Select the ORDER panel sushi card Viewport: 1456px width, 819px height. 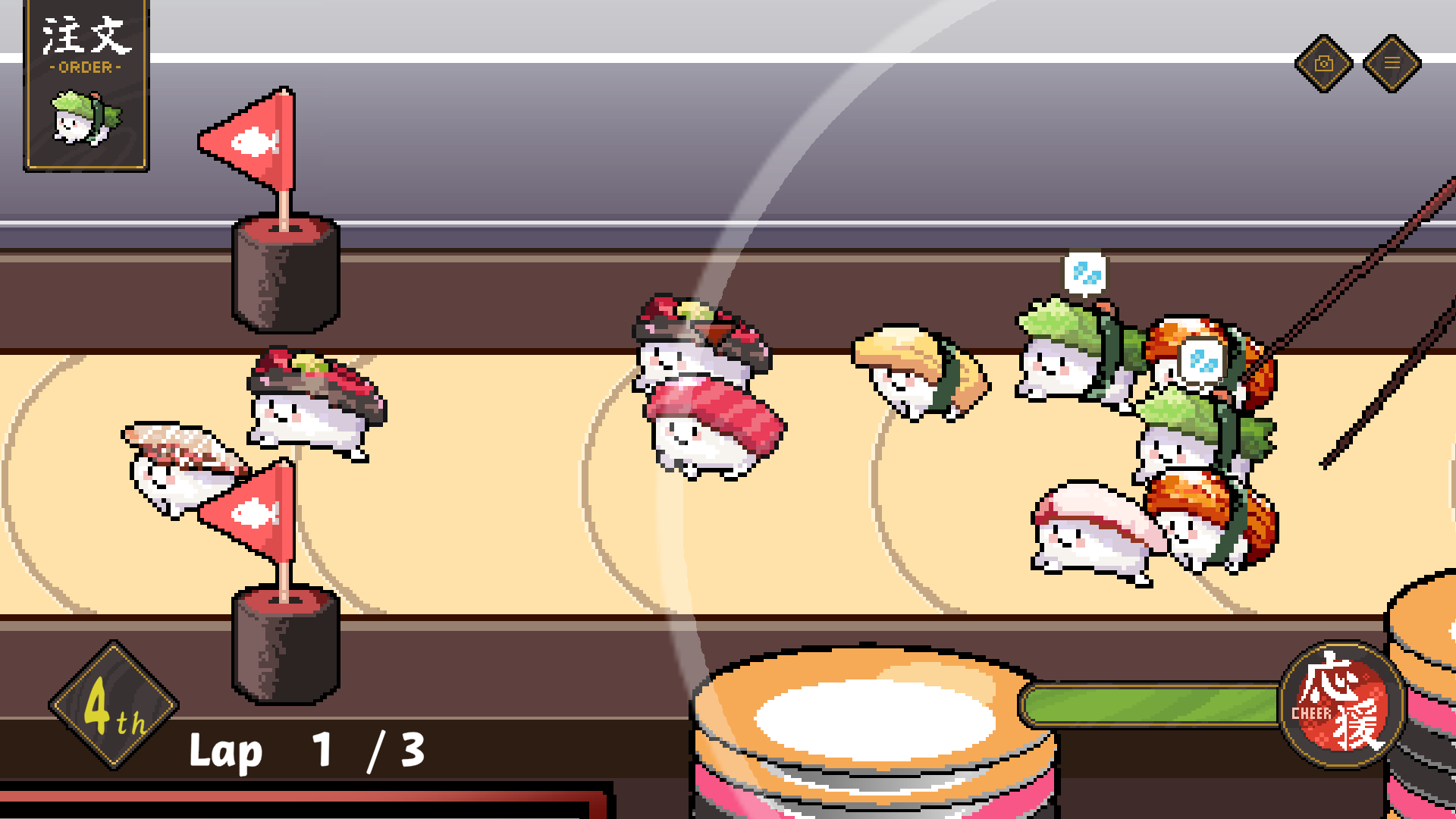click(86, 87)
